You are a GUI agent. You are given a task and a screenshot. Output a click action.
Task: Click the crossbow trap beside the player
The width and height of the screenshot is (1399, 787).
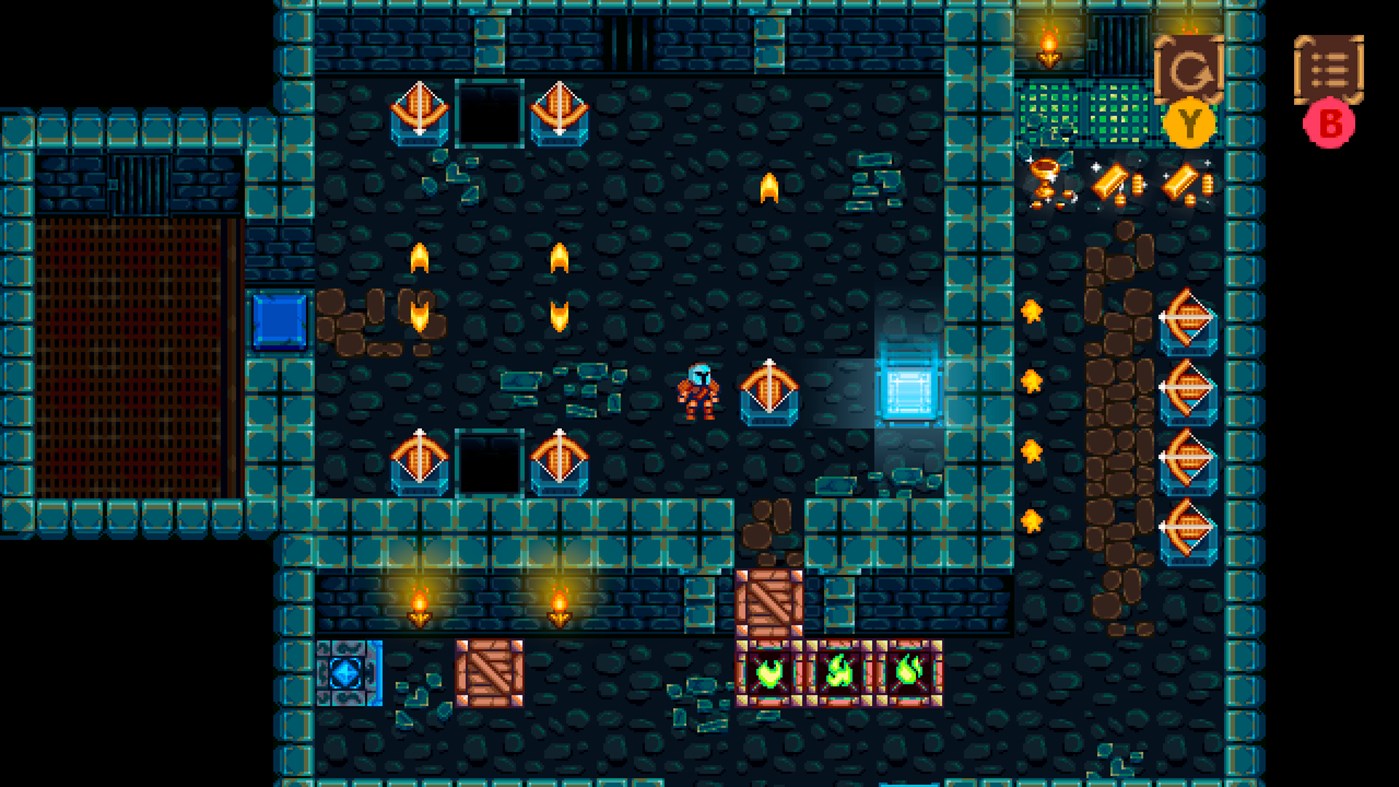[x=769, y=390]
